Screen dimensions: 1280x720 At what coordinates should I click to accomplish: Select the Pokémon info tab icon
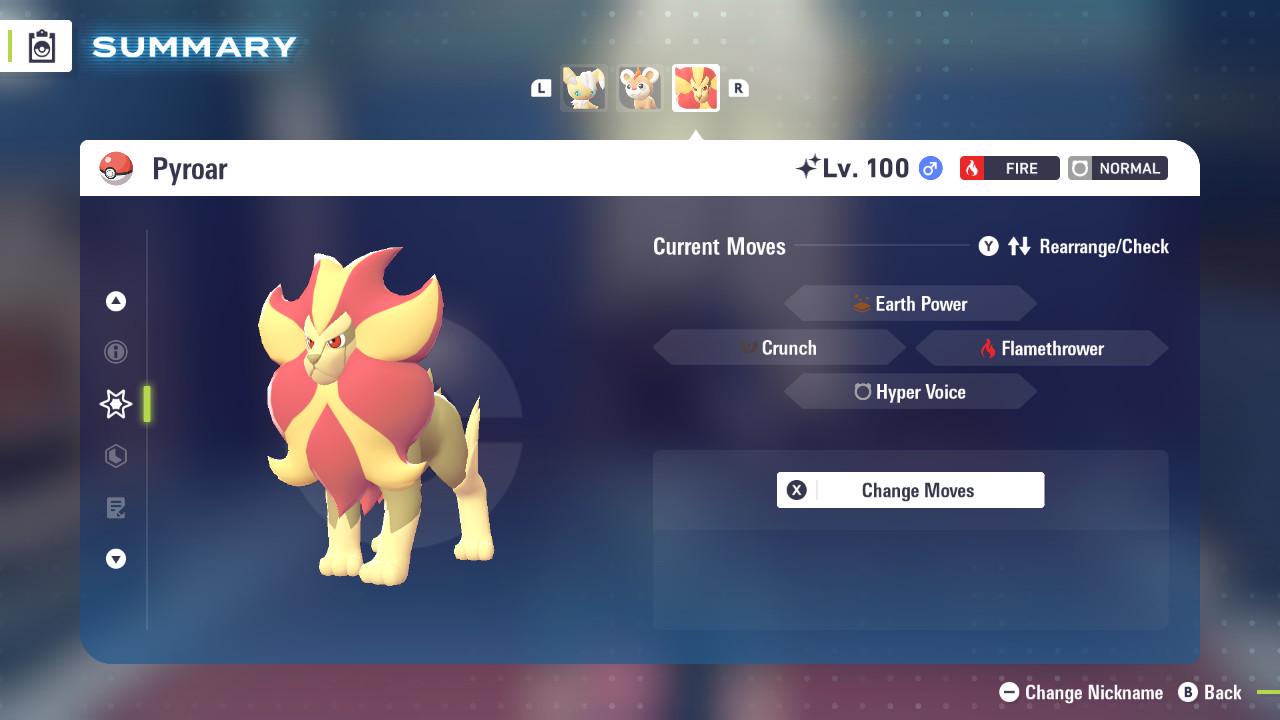(x=116, y=352)
